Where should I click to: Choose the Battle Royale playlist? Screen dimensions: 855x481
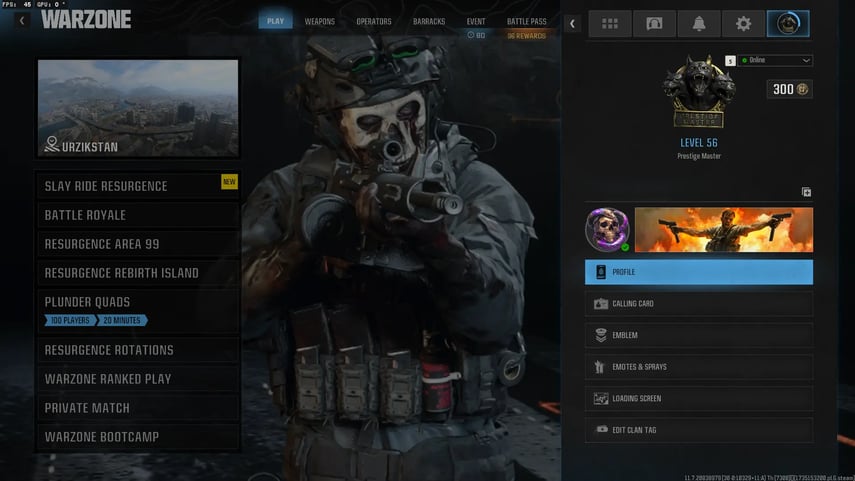(x=138, y=215)
